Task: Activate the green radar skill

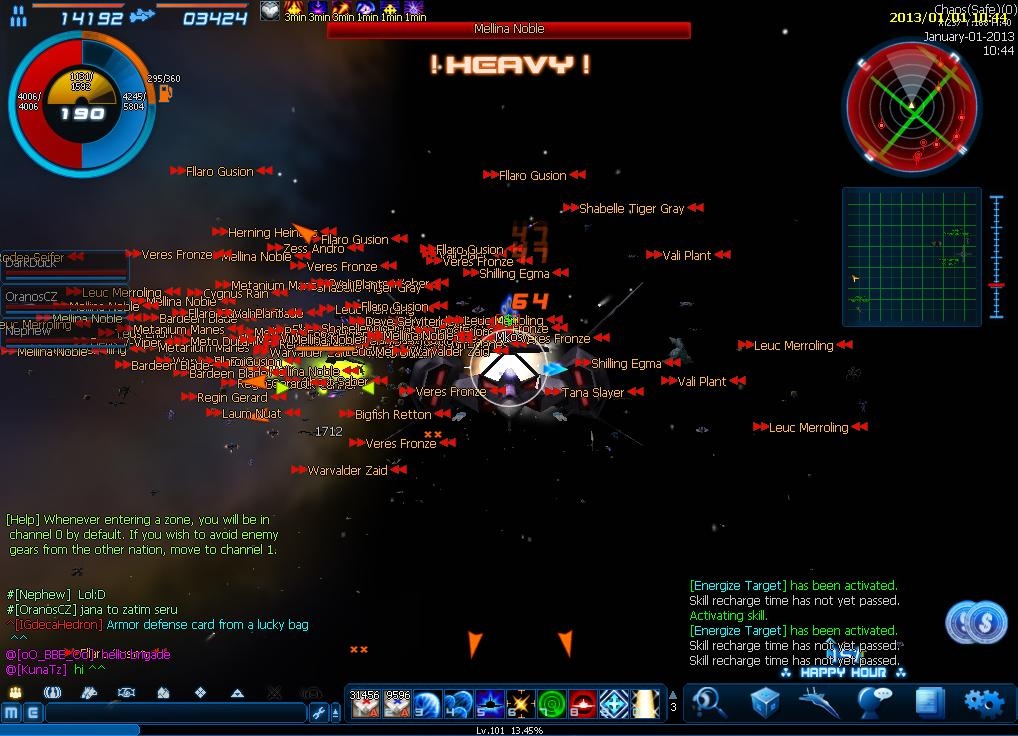Action: (x=552, y=704)
